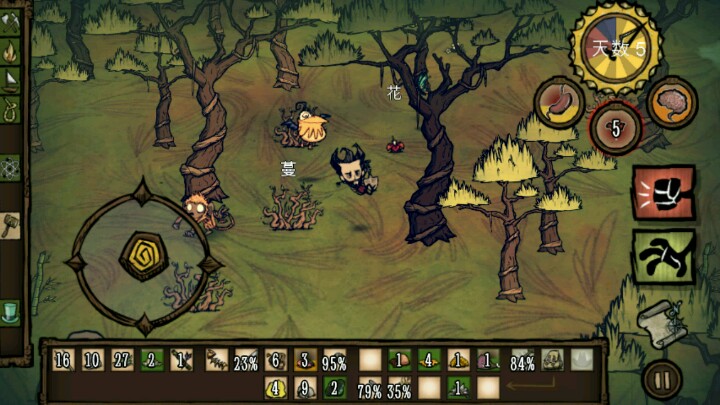
Task: Tap the virtual joystick center pad
Action: tap(142, 256)
